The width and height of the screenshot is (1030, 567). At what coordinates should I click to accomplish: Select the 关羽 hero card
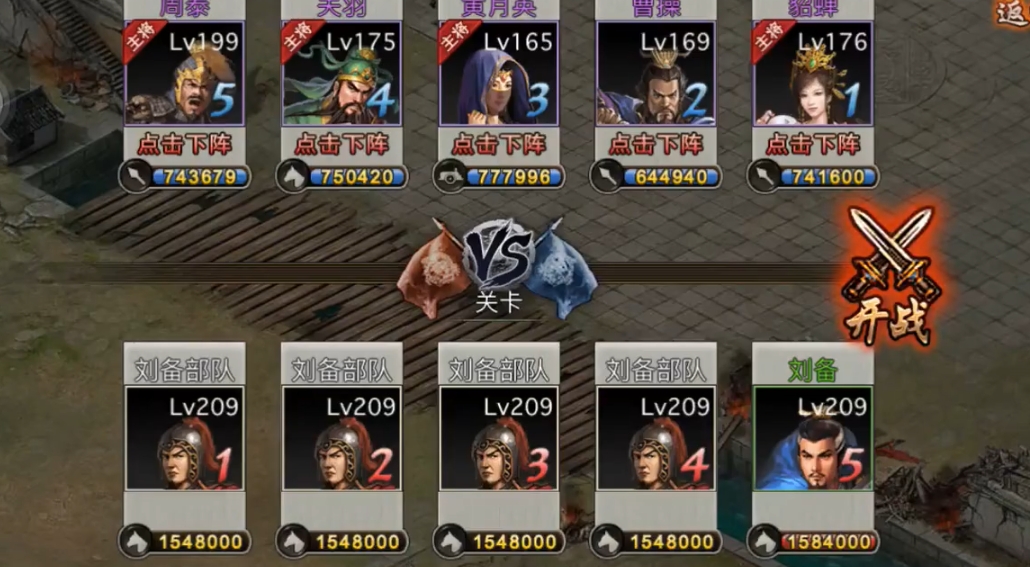click(x=342, y=74)
